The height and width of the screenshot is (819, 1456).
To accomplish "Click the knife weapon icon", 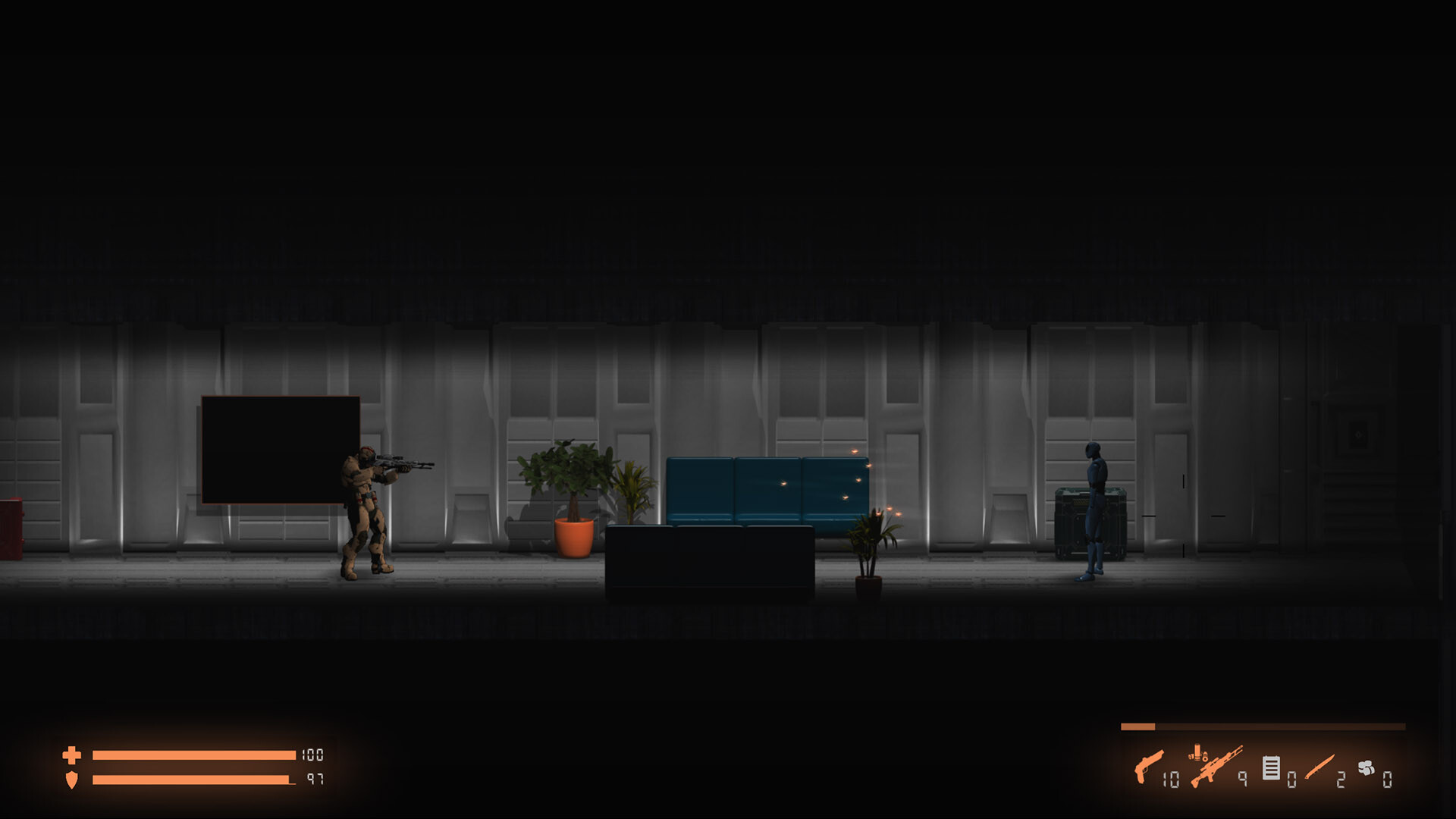I will (1319, 767).
